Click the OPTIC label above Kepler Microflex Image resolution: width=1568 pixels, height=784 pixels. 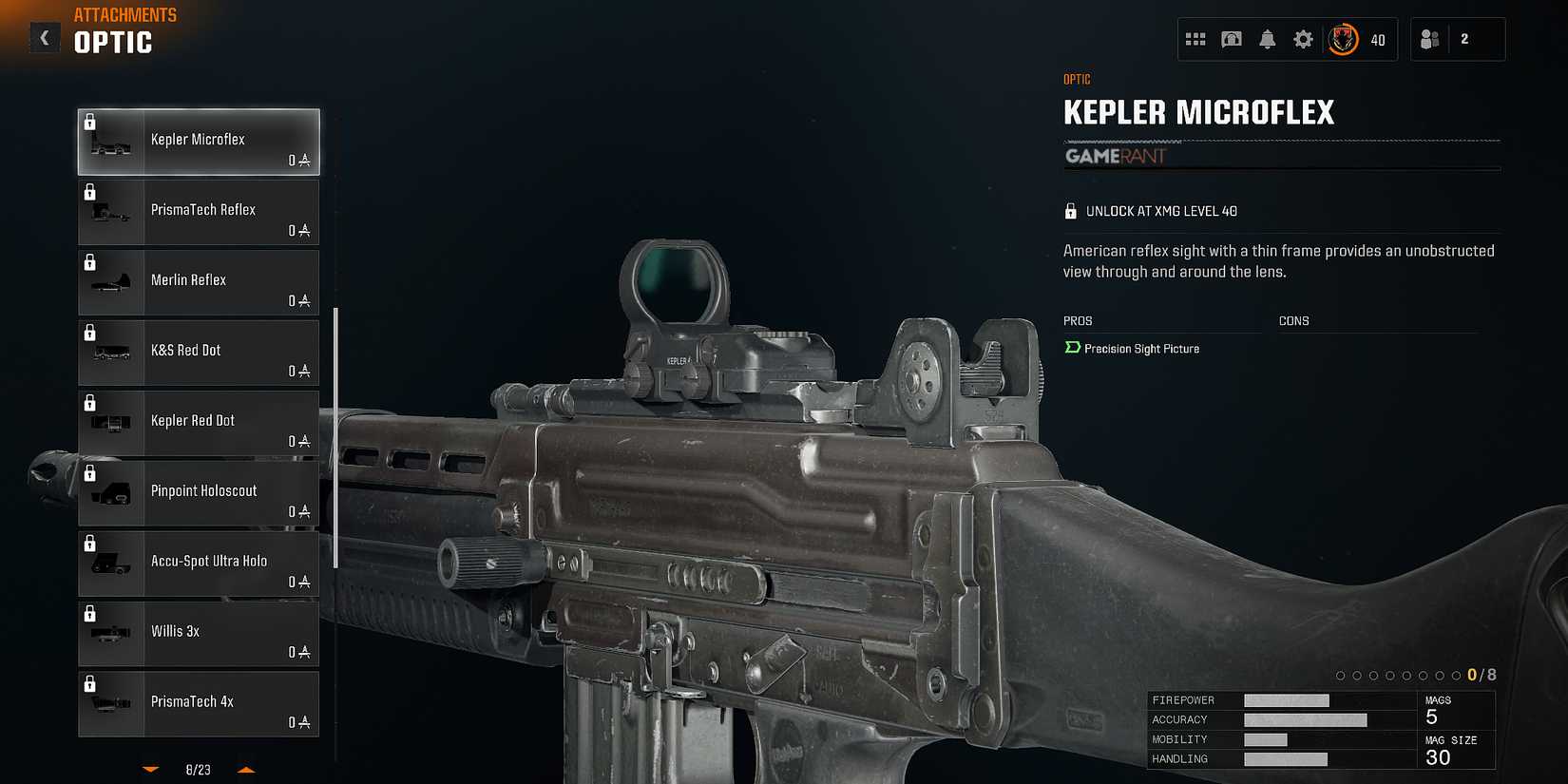tap(1077, 79)
